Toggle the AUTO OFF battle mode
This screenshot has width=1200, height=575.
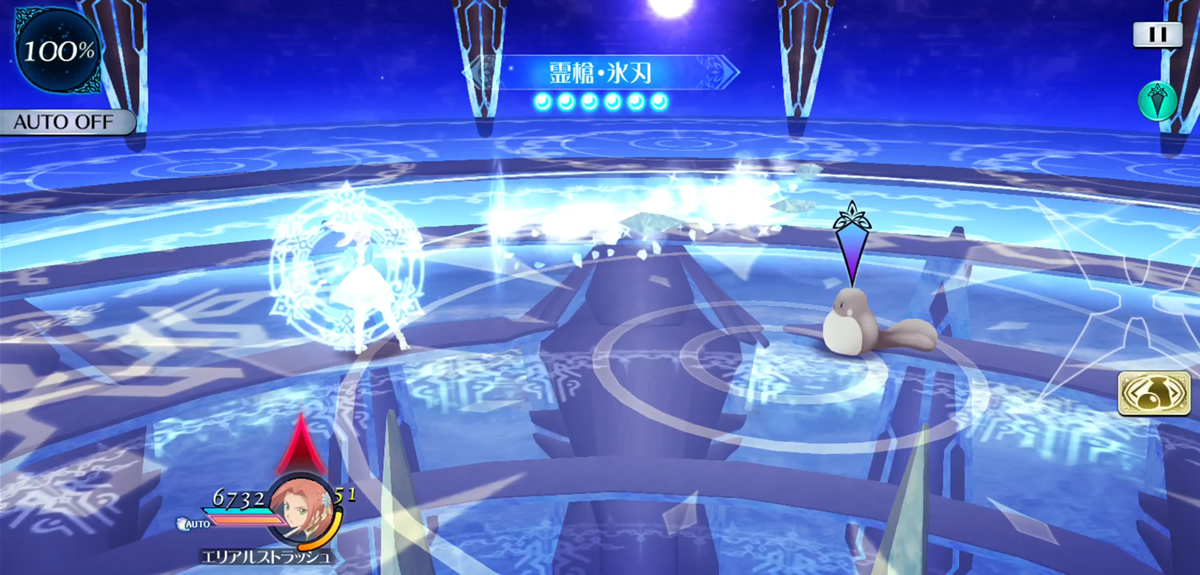66,122
